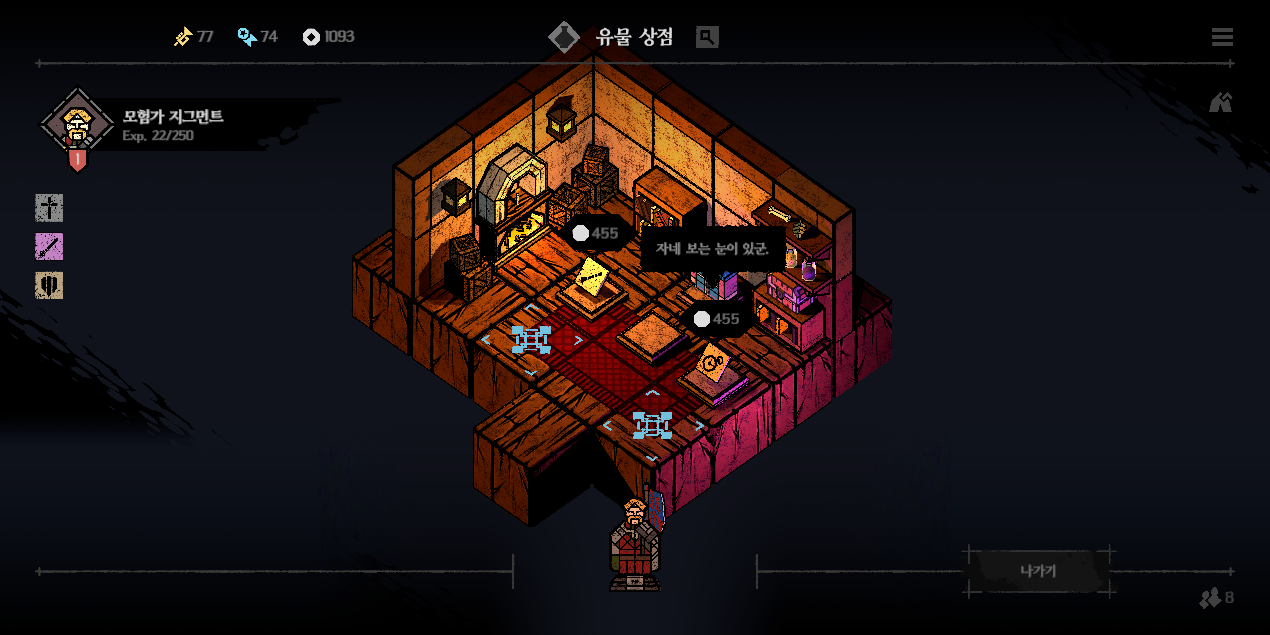Click the magnifier icon beside 유물 상점
Screen dimensions: 1270x635
[x=707, y=37]
